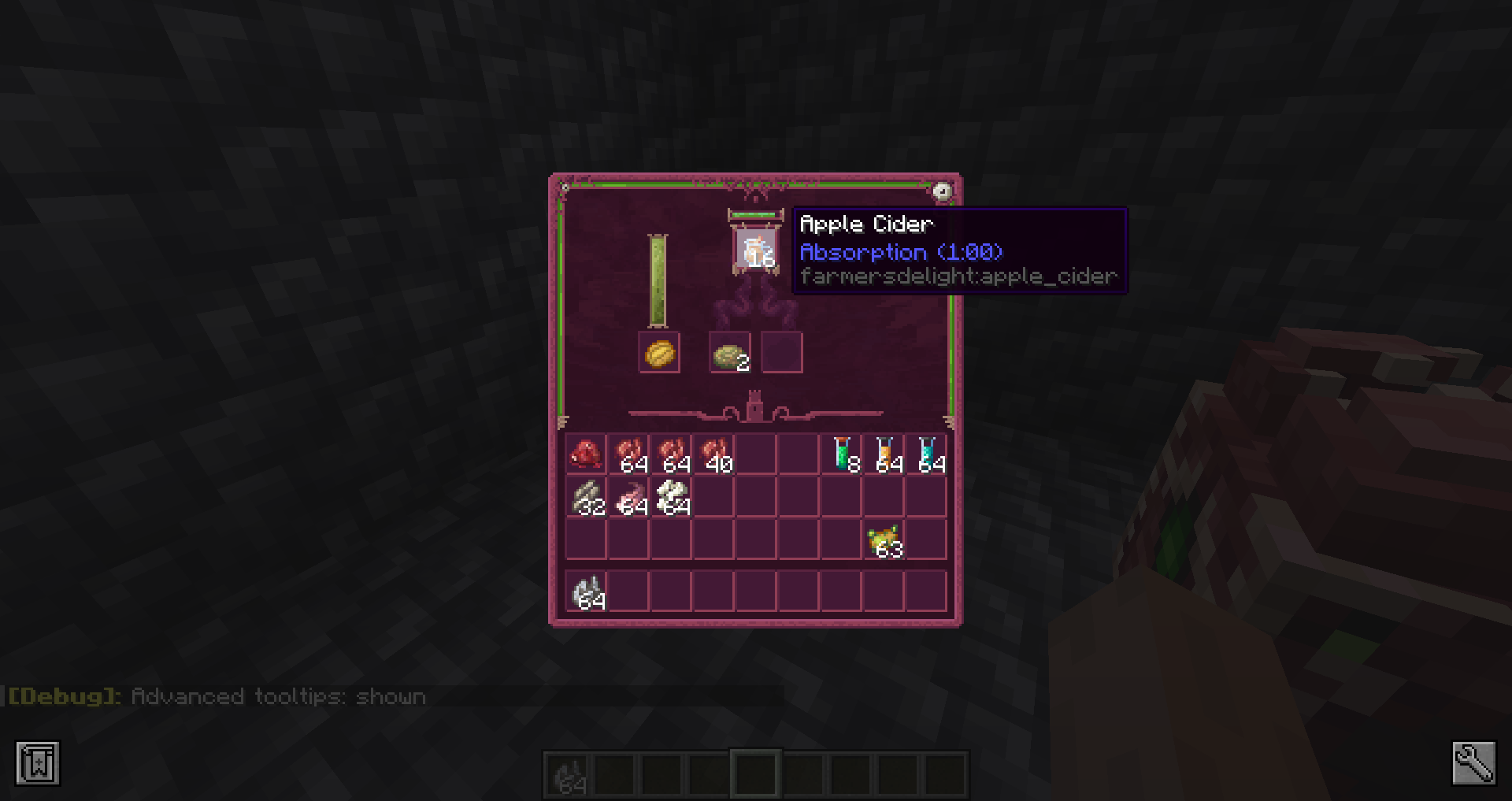The width and height of the screenshot is (1512, 801).
Task: Select the golden-yellow ingredient slot
Action: pos(659,353)
